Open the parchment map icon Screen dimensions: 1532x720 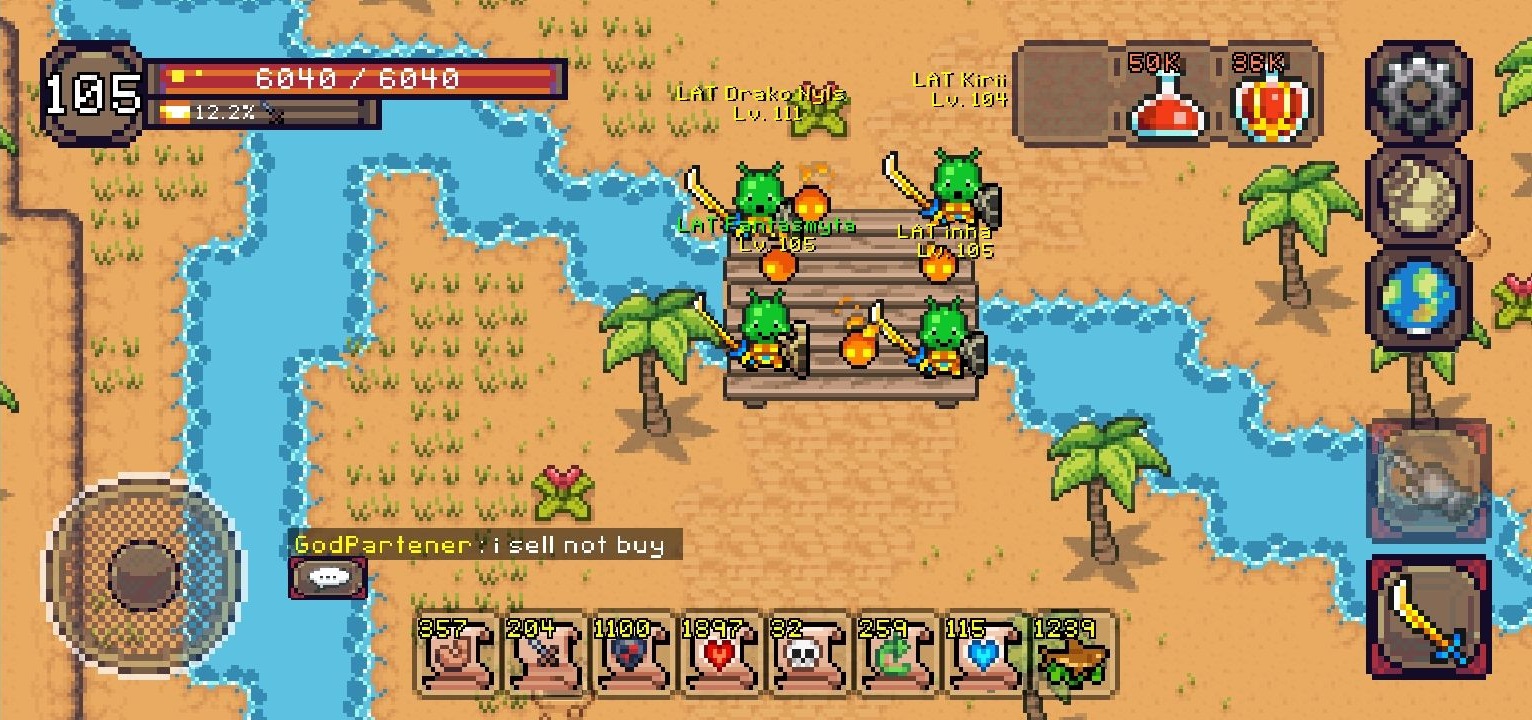(1418, 195)
